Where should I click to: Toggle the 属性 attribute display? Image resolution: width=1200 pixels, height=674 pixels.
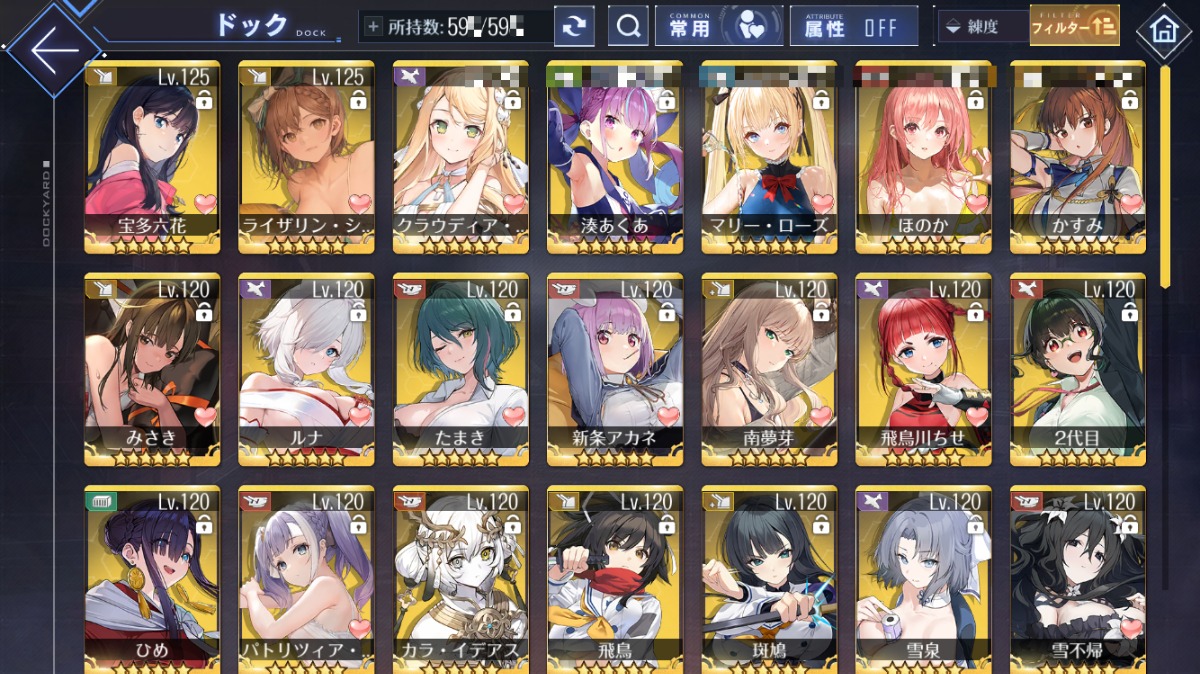tap(853, 27)
